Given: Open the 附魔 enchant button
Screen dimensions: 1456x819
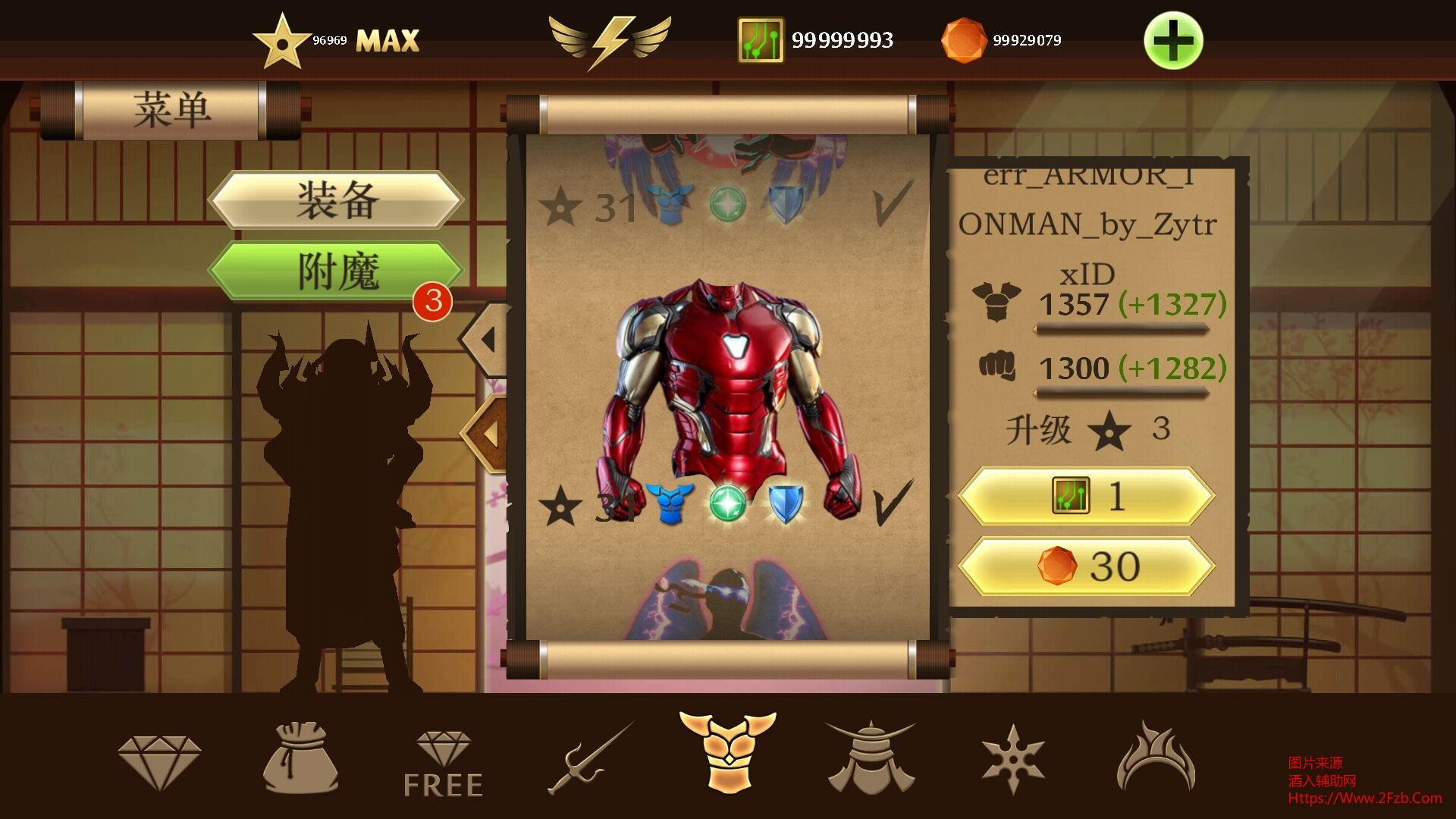Looking at the screenshot, I should [336, 271].
